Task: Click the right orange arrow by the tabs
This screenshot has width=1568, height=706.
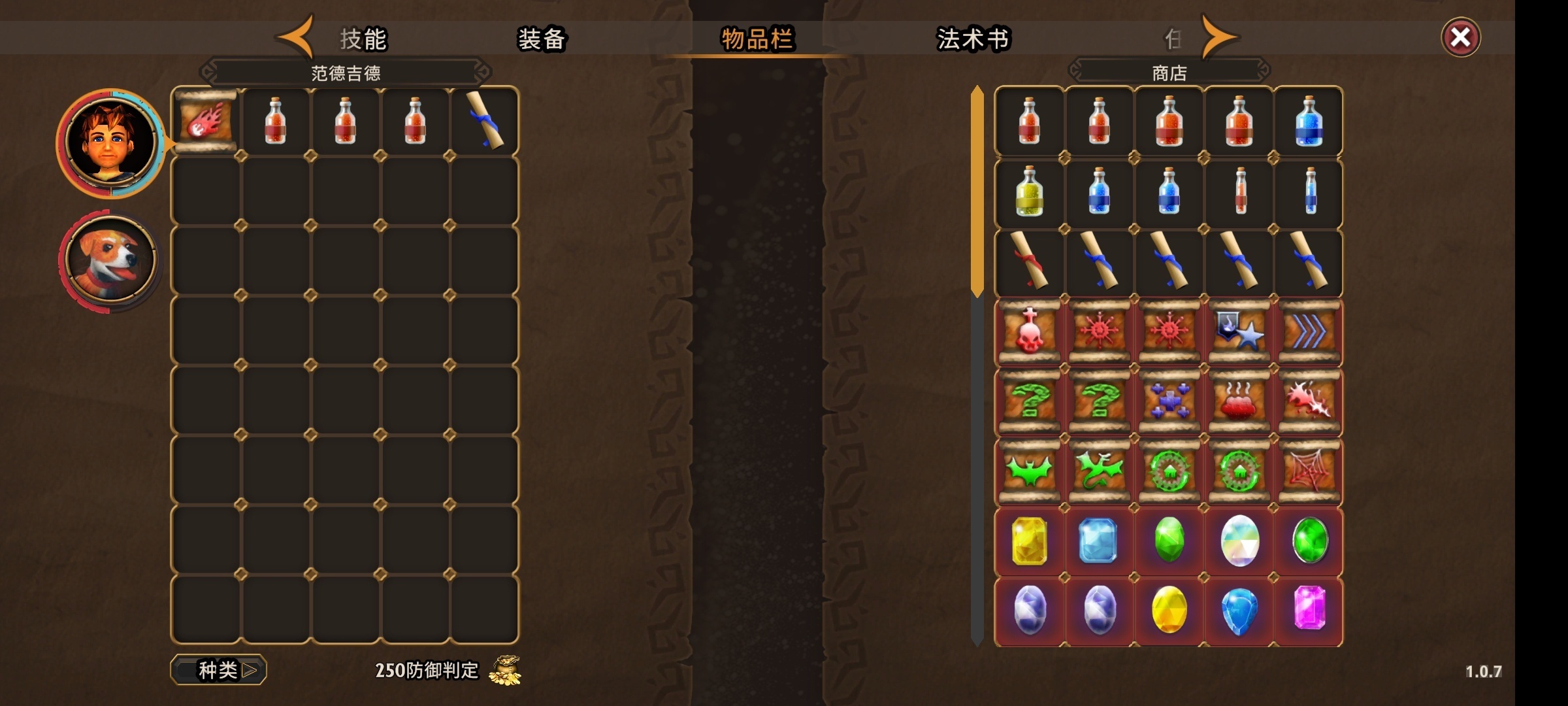Action: coord(1219,37)
